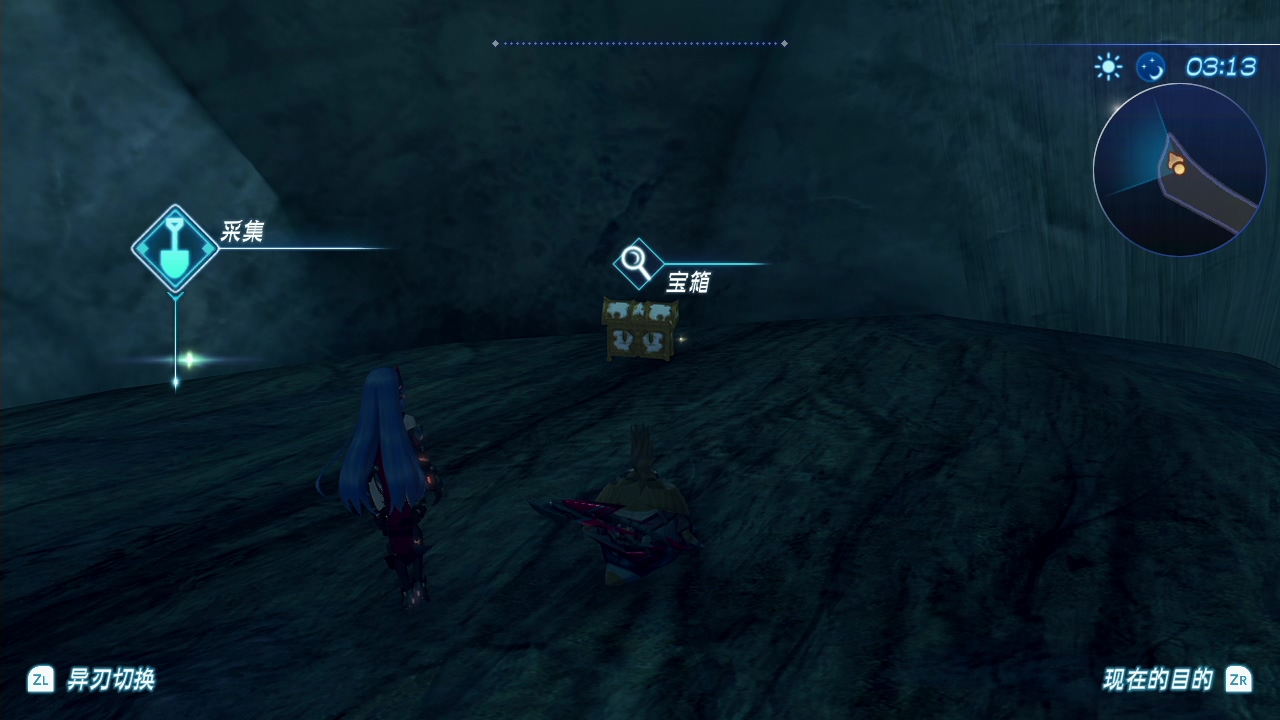The height and width of the screenshot is (720, 1280).
Task: Open the circular minimap
Action: point(1180,170)
